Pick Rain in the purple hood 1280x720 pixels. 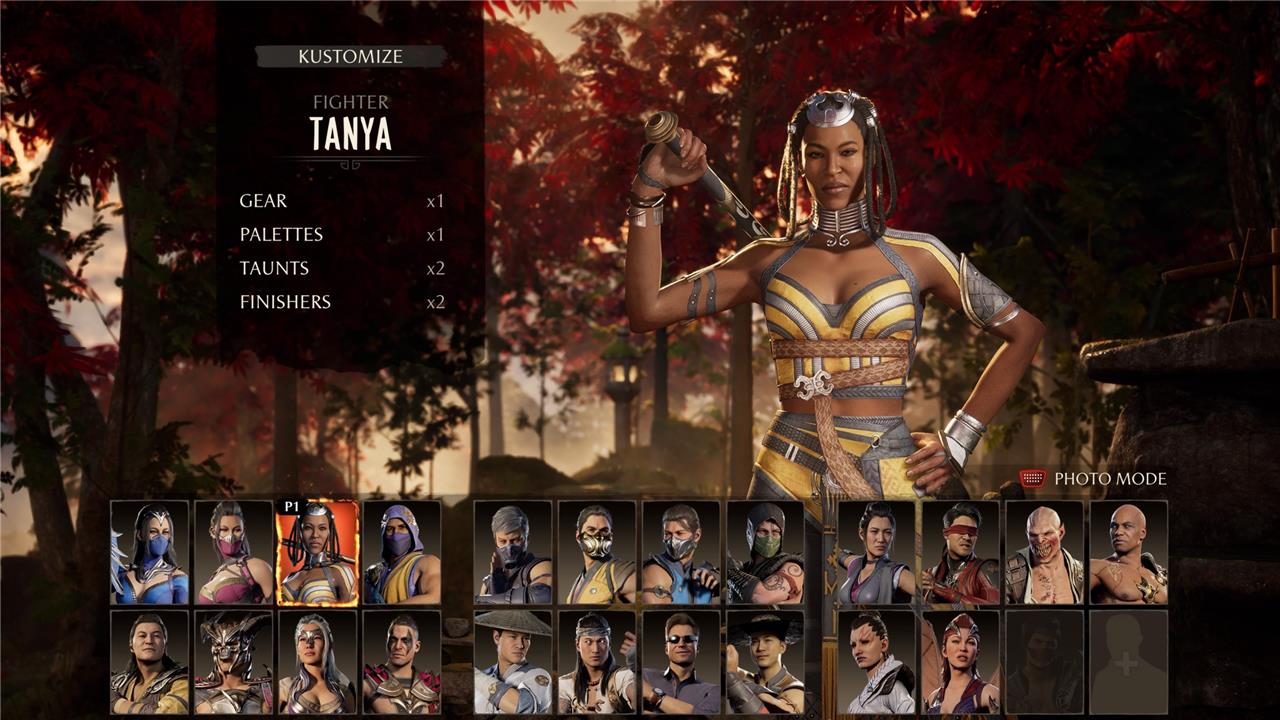[402, 553]
